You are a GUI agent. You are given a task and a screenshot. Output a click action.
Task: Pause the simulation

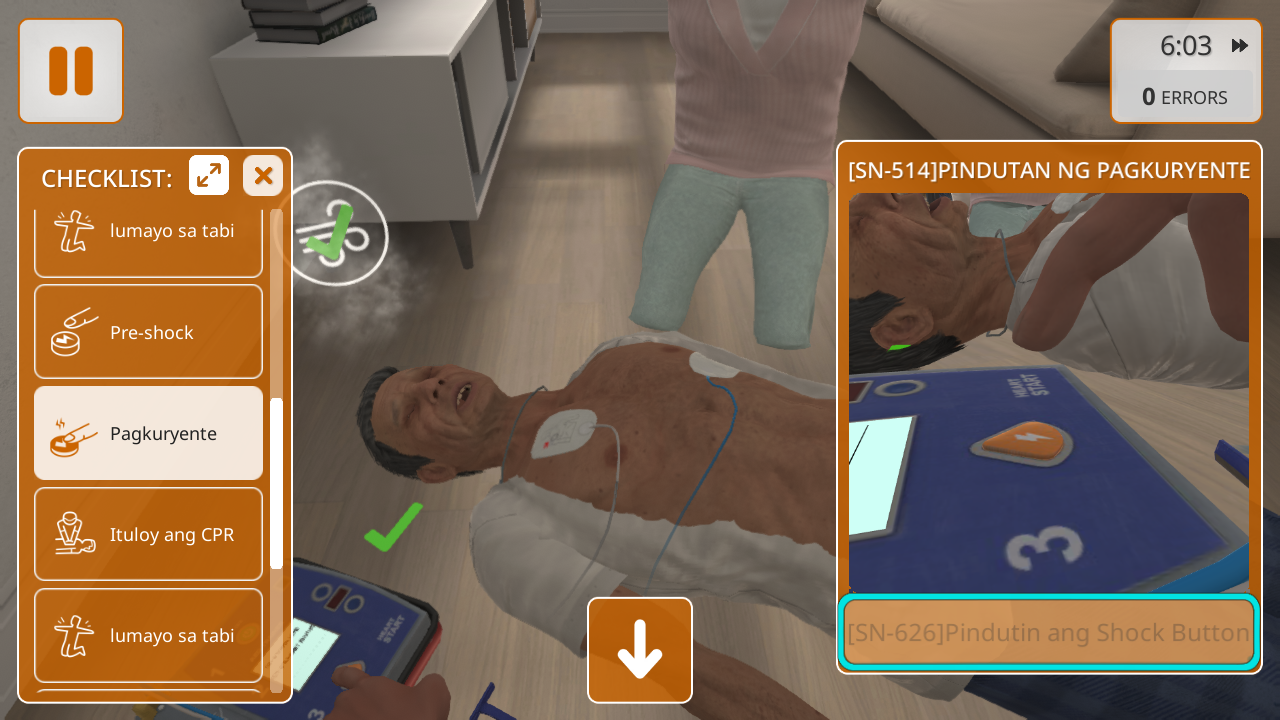click(71, 71)
